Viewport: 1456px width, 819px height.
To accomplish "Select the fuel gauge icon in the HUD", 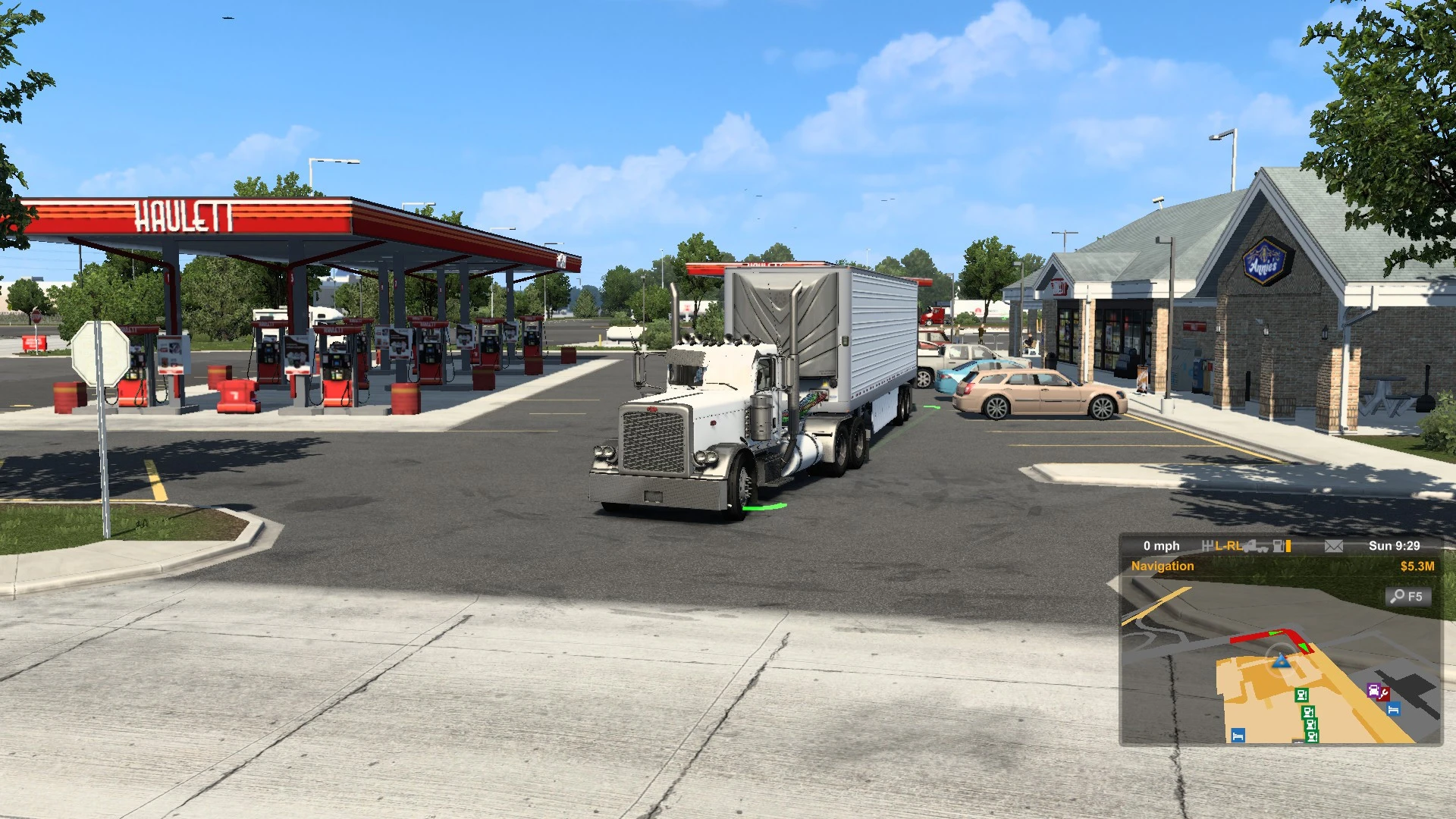I will (x=1278, y=546).
